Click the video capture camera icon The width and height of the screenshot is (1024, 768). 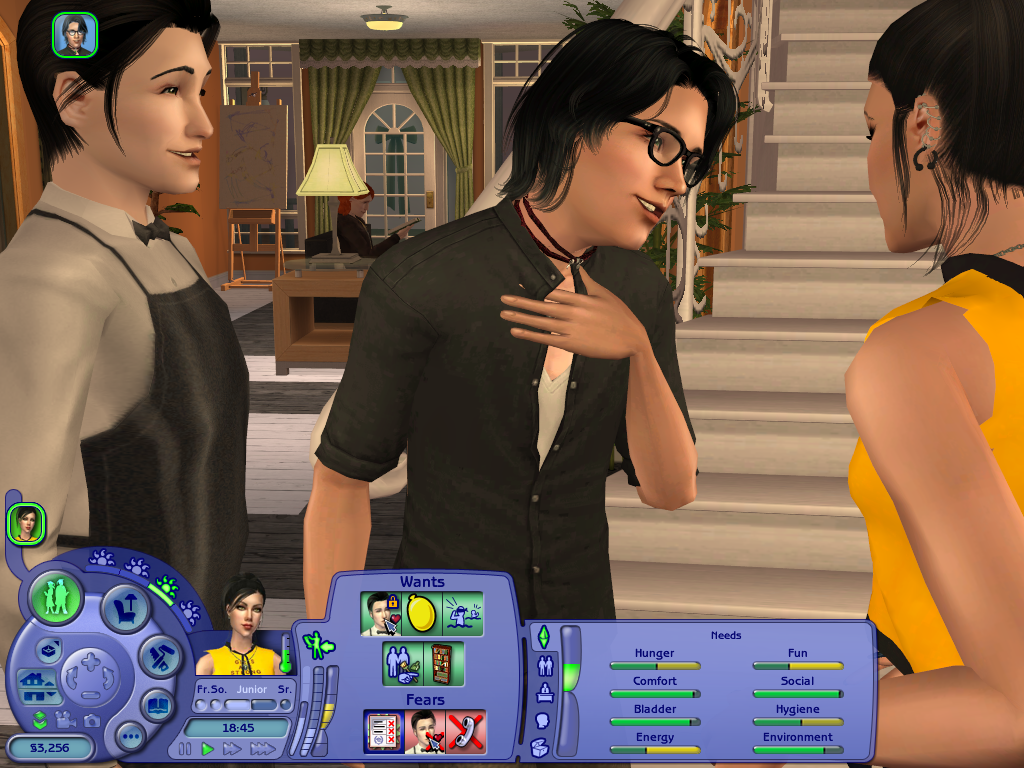coord(66,720)
